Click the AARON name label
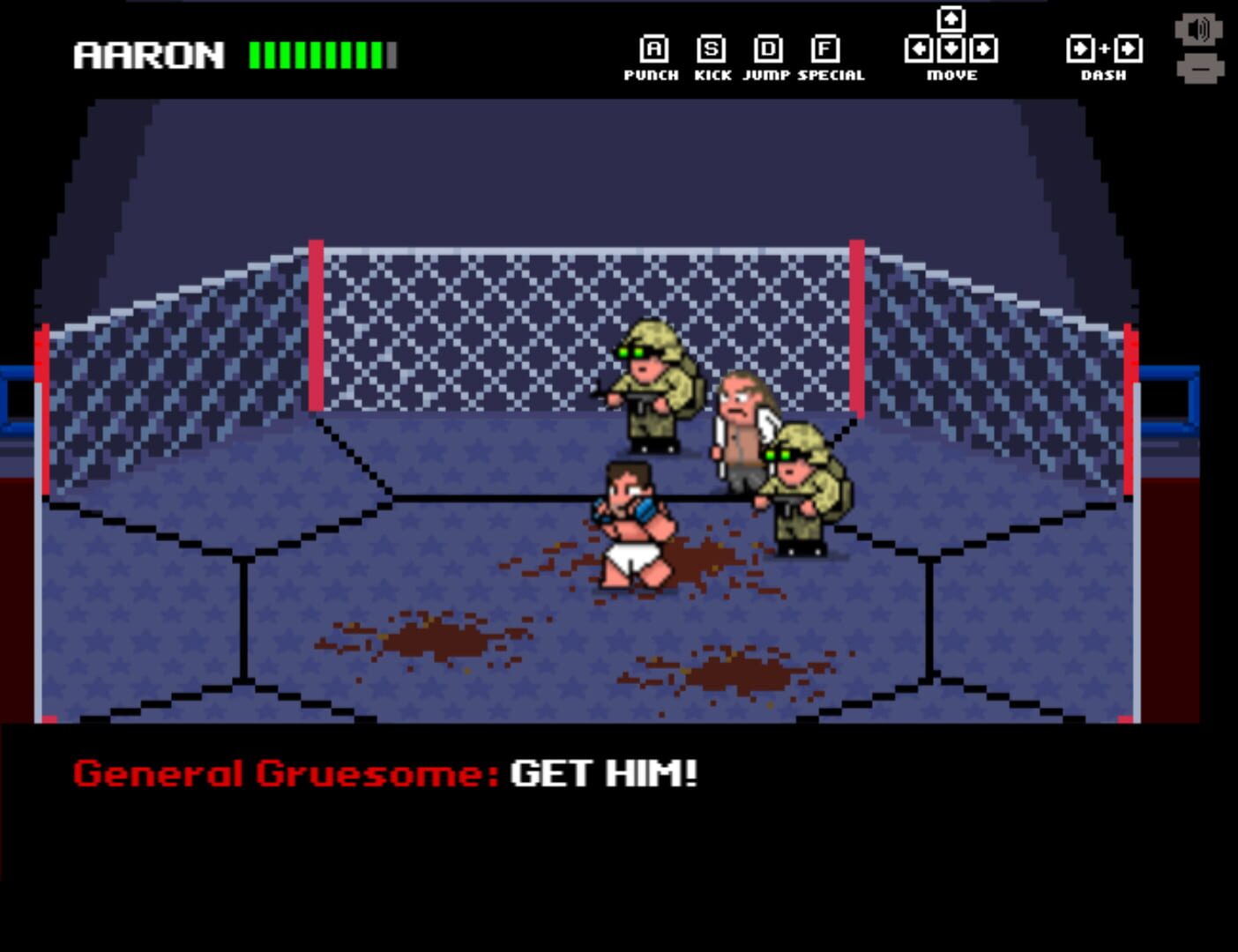 coord(150,55)
